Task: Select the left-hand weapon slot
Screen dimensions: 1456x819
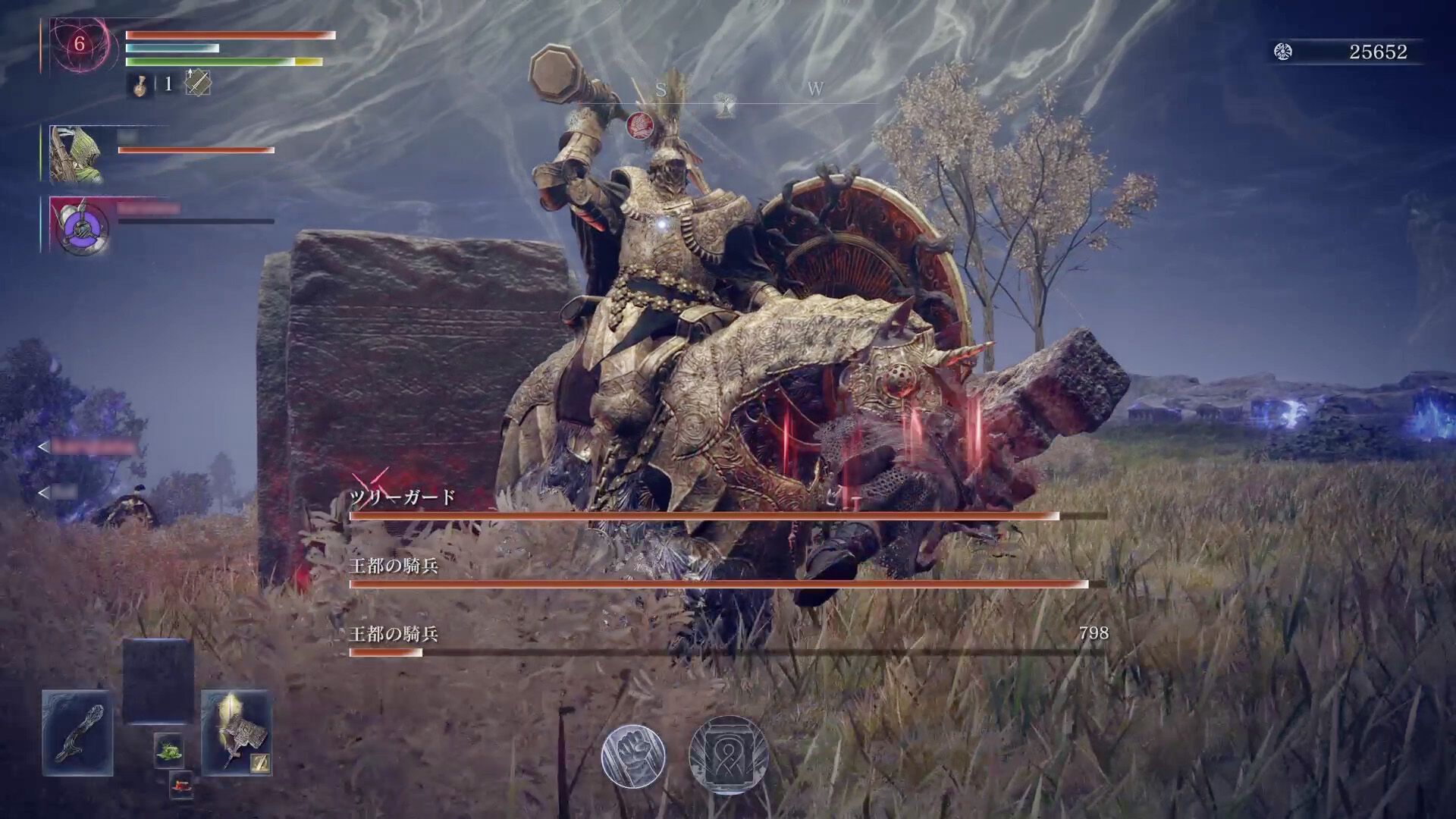Action: pyautogui.click(x=77, y=733)
